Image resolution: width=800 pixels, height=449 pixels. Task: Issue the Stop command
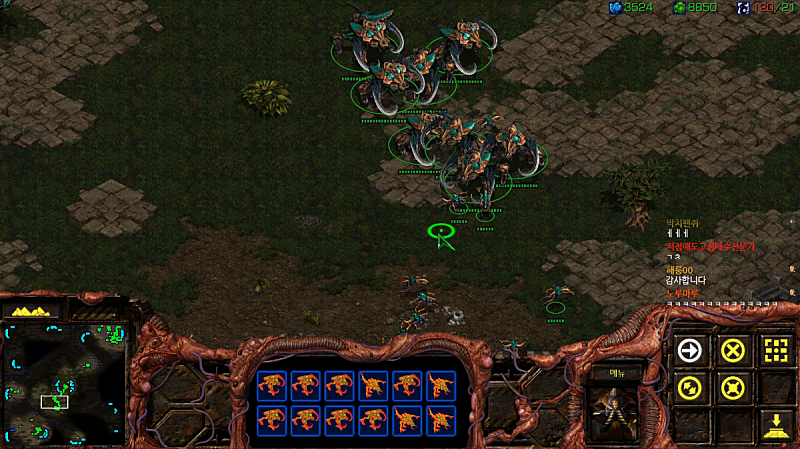point(733,350)
